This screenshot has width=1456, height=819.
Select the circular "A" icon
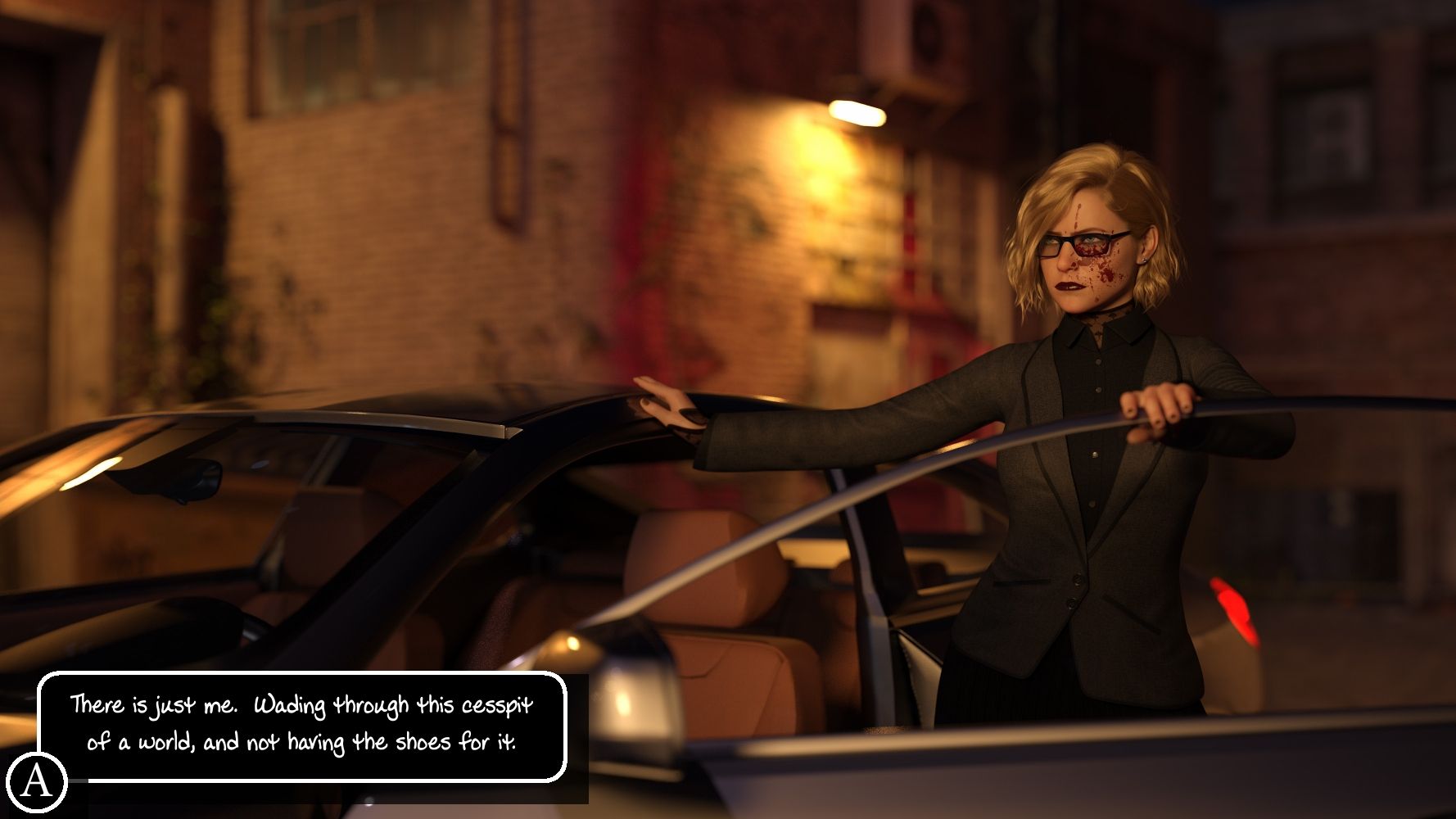[x=36, y=781]
